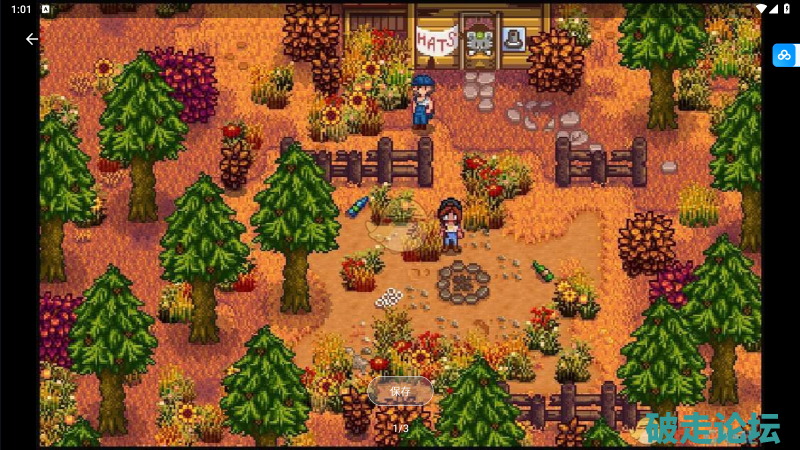The height and width of the screenshot is (450, 800).
Task: Open the blue cloud icon overlay
Action: tap(783, 55)
